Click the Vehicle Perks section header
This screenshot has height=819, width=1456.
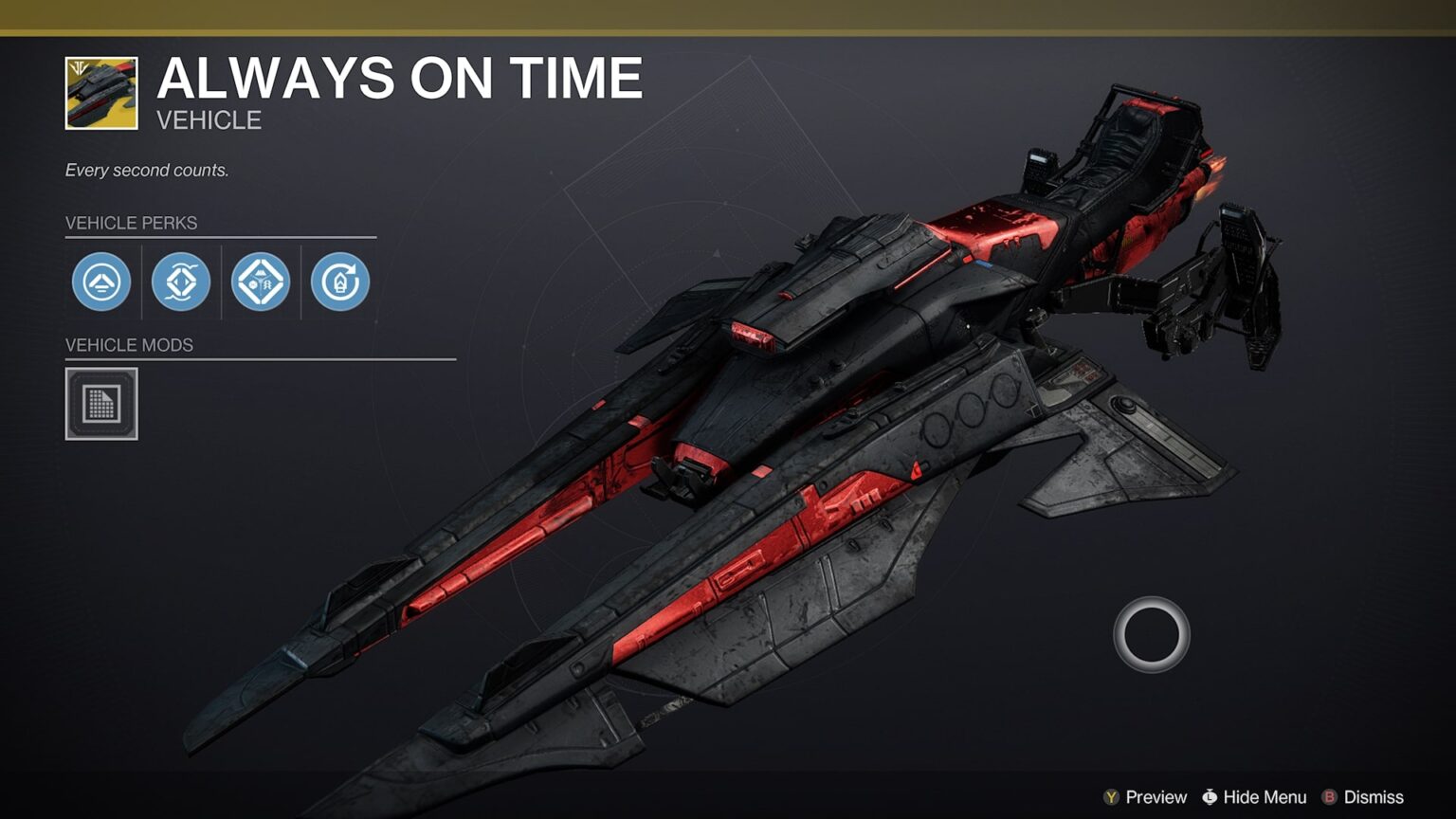[131, 224]
